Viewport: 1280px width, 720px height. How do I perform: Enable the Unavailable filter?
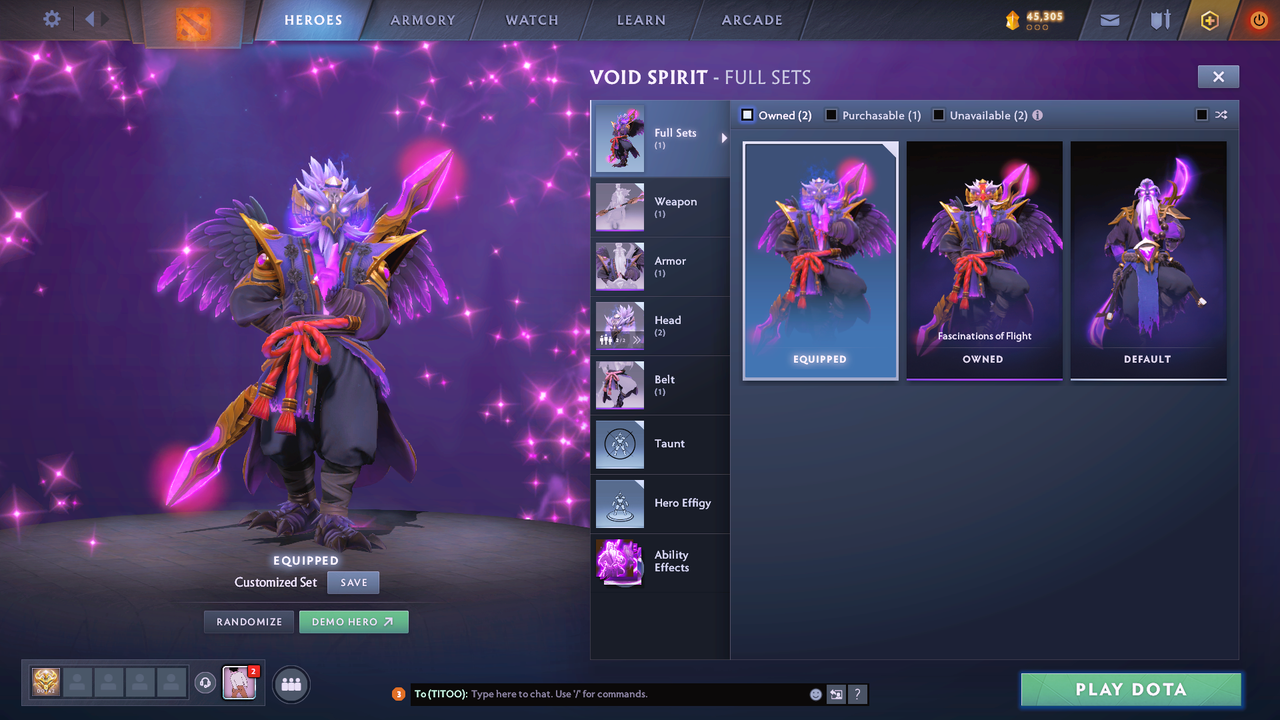pyautogui.click(x=938, y=115)
